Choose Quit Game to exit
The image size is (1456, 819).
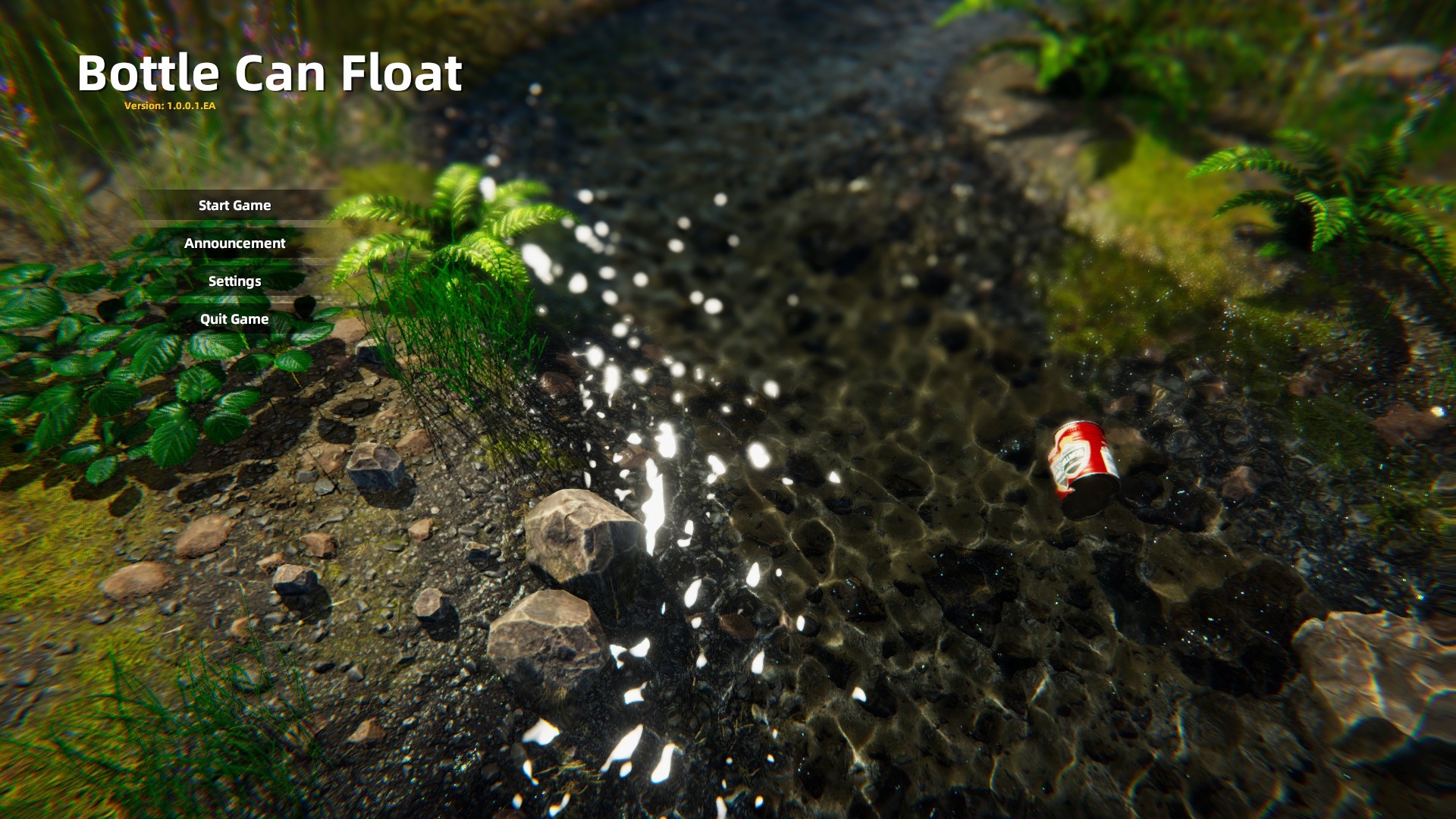(234, 319)
